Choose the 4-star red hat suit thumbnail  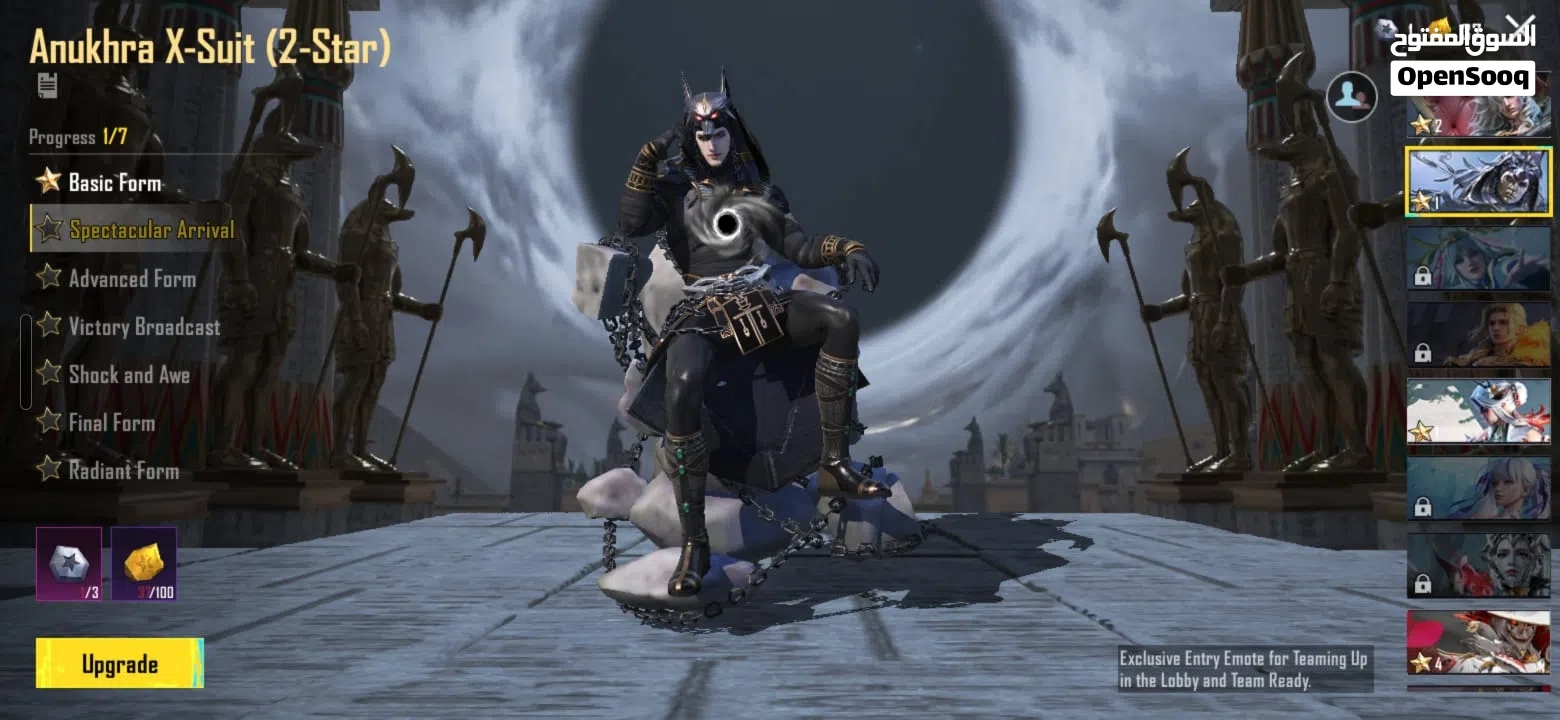pyautogui.click(x=1479, y=642)
